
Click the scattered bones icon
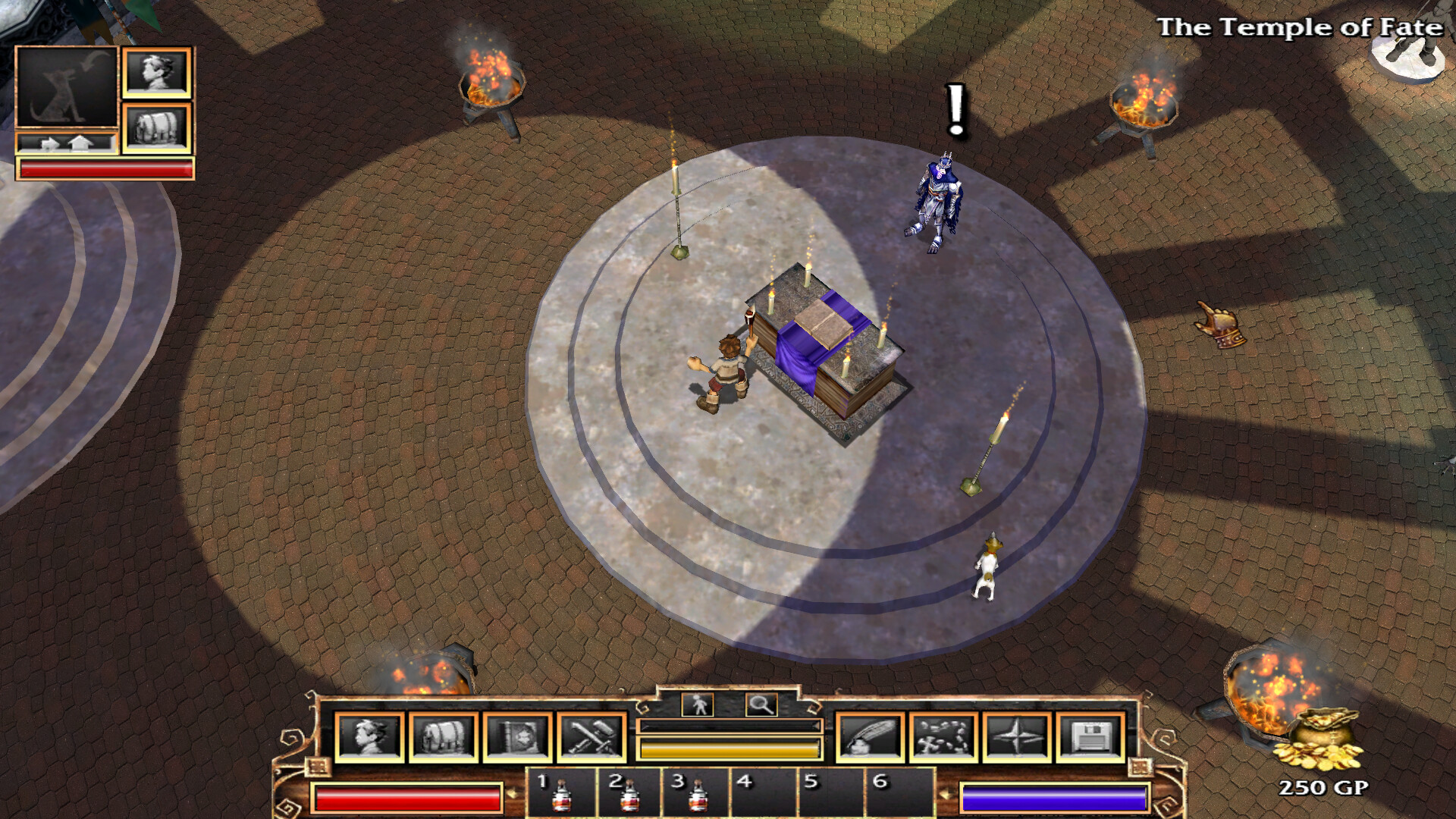(943, 736)
